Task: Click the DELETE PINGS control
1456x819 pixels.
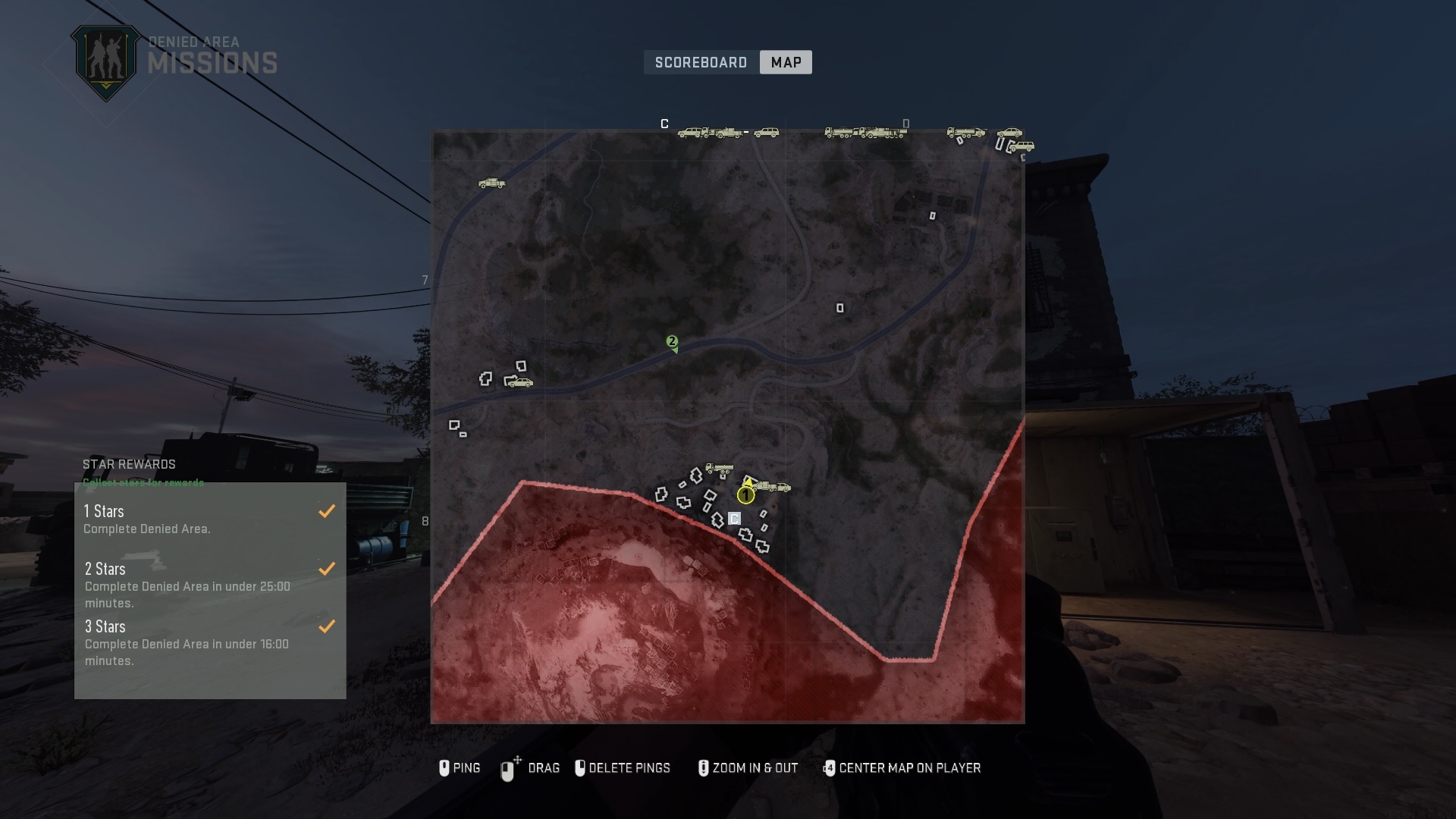Action: [x=632, y=768]
